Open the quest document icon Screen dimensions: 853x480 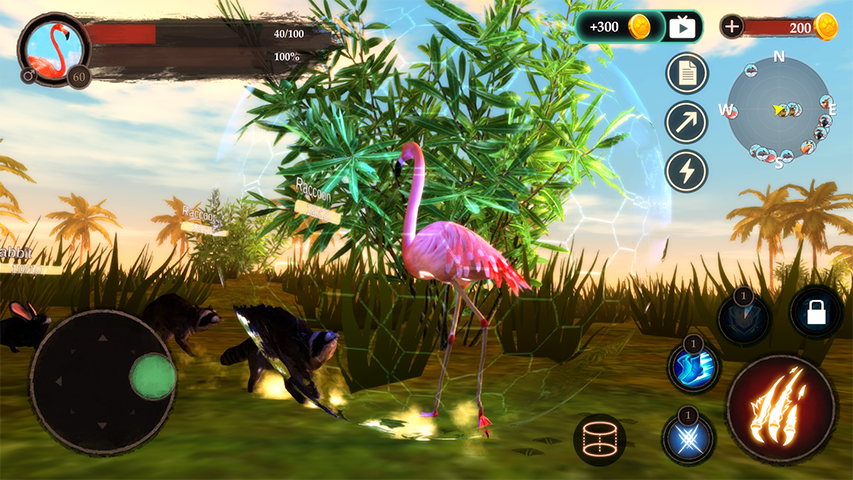[686, 73]
